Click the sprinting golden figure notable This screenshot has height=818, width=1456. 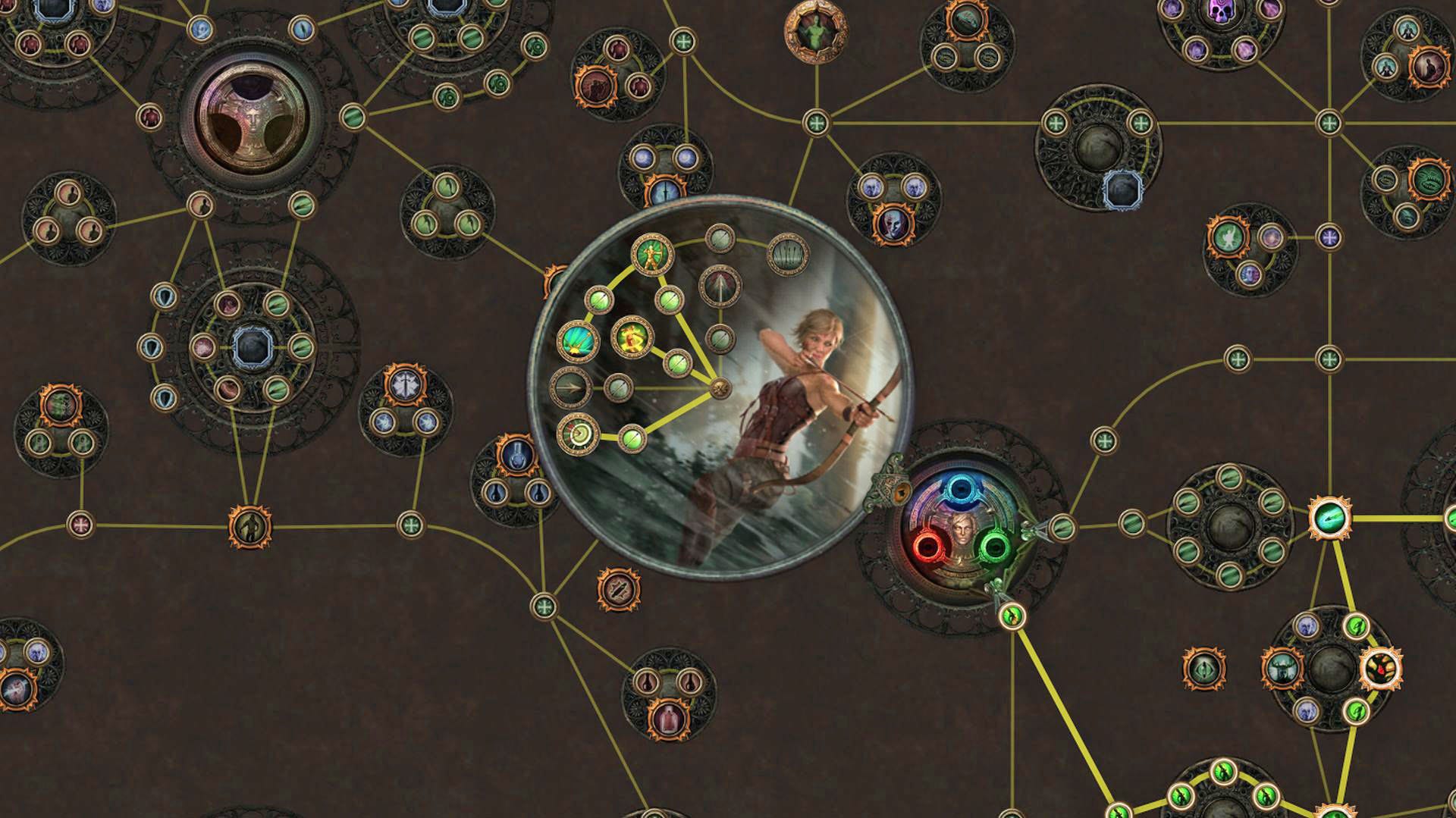[x=631, y=336]
